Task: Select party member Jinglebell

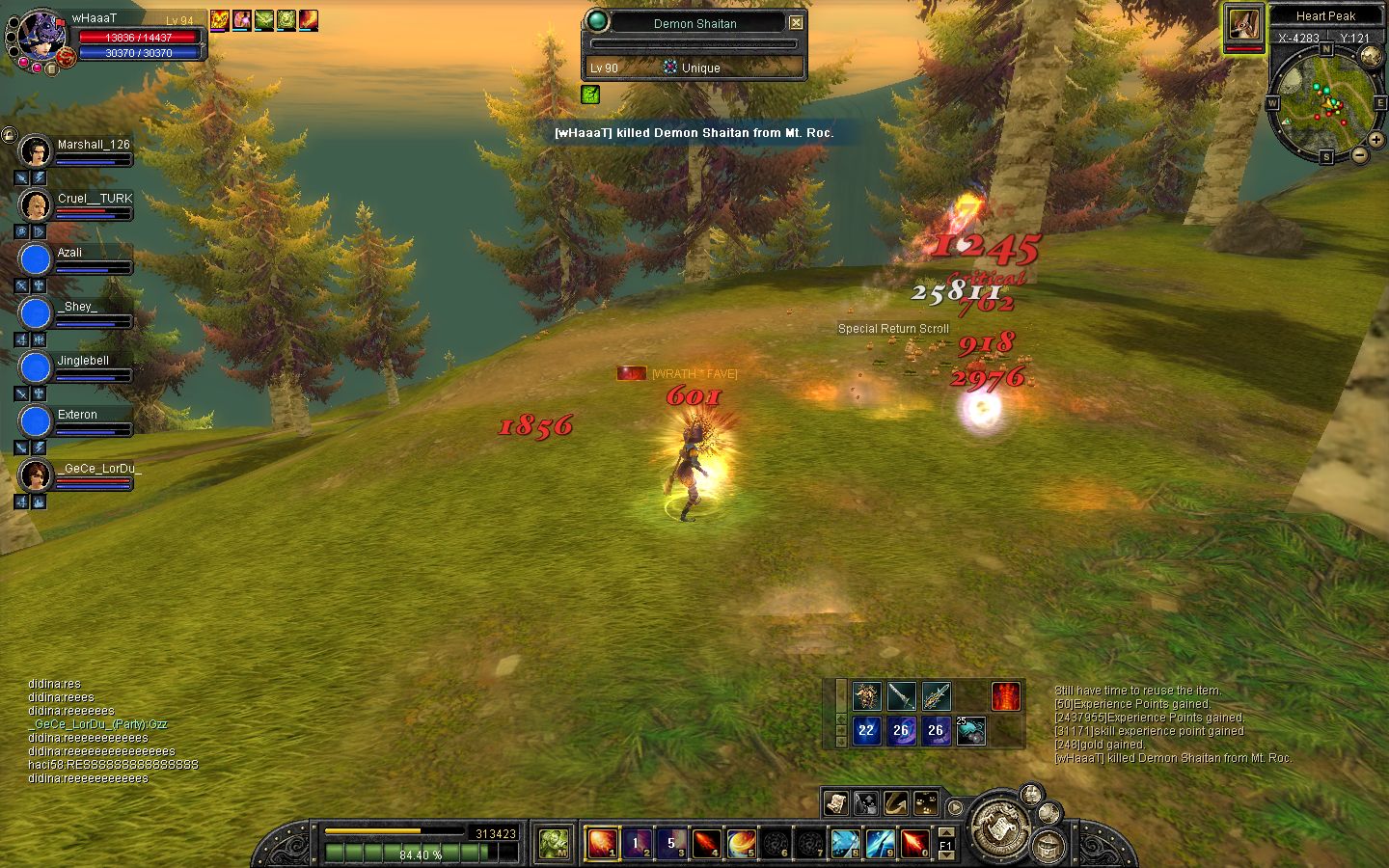Action: click(x=36, y=367)
